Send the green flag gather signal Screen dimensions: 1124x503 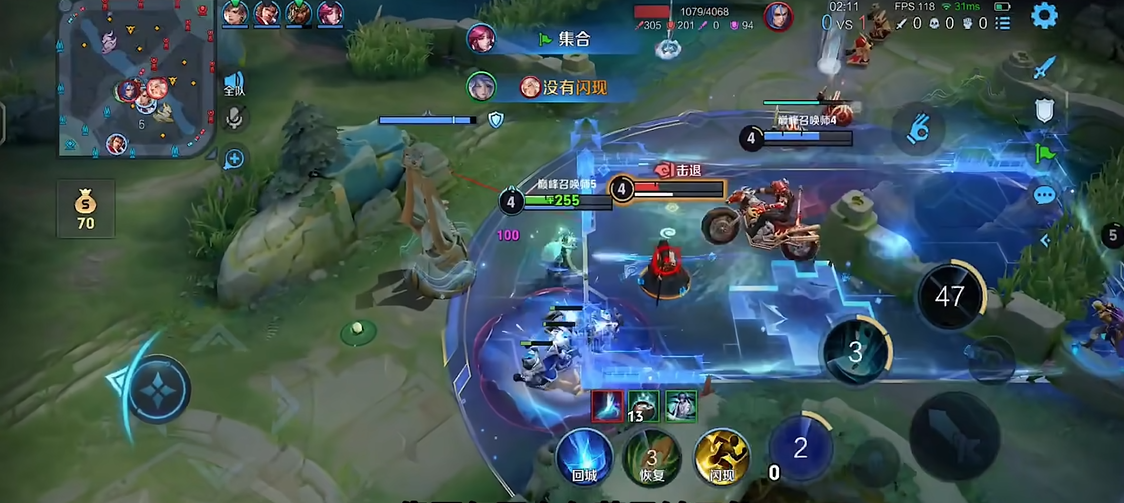pyautogui.click(x=1044, y=152)
